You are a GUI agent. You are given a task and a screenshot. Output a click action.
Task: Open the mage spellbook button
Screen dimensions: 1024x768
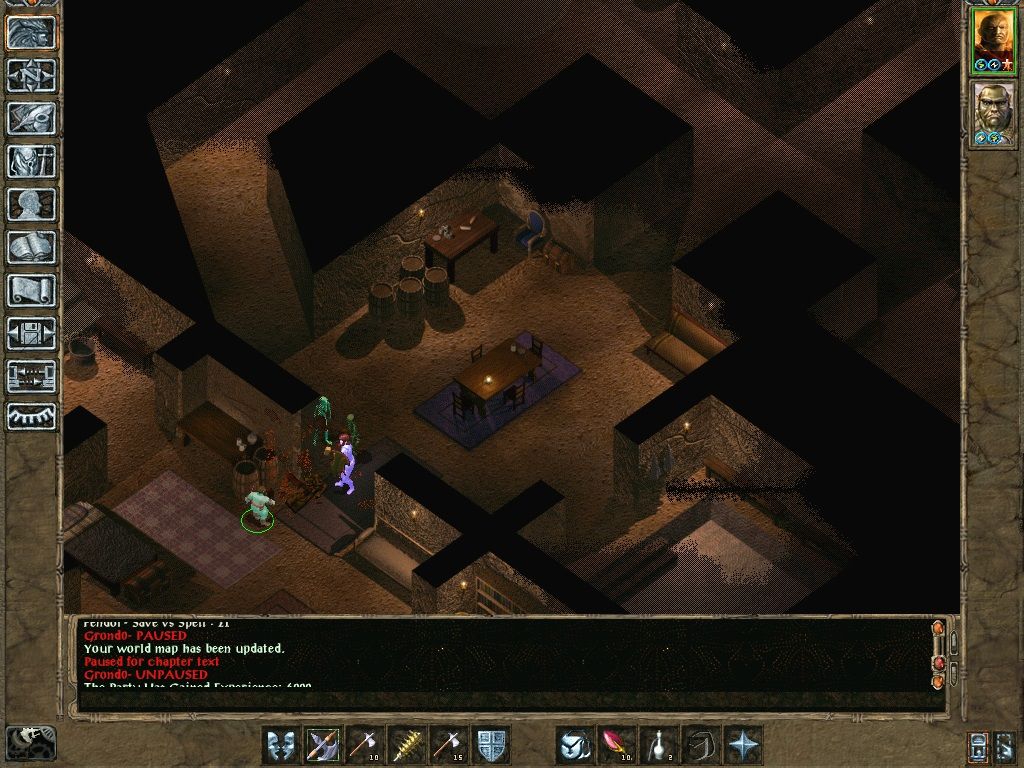(31, 247)
